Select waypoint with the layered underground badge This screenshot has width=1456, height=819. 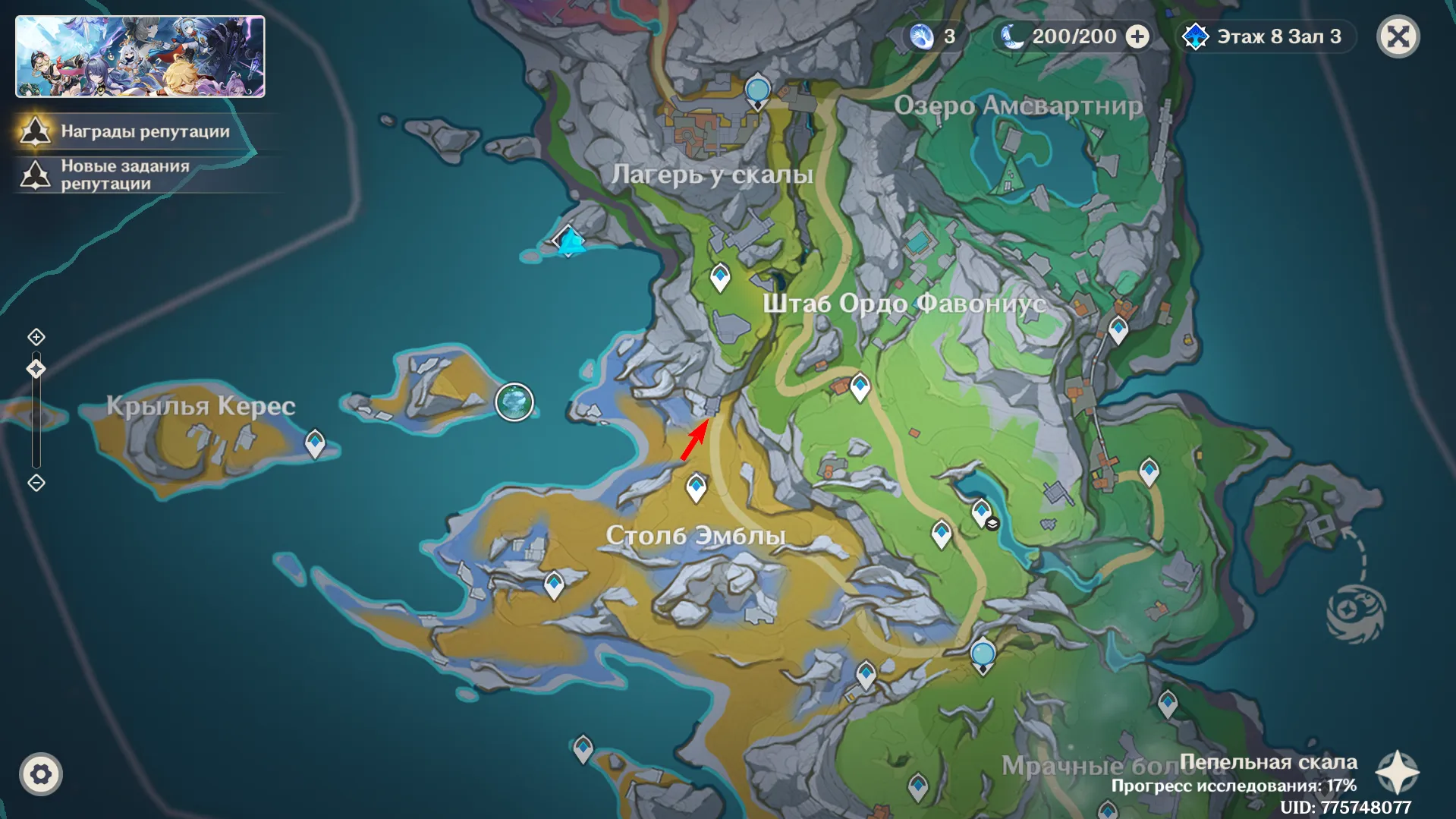pos(982,512)
